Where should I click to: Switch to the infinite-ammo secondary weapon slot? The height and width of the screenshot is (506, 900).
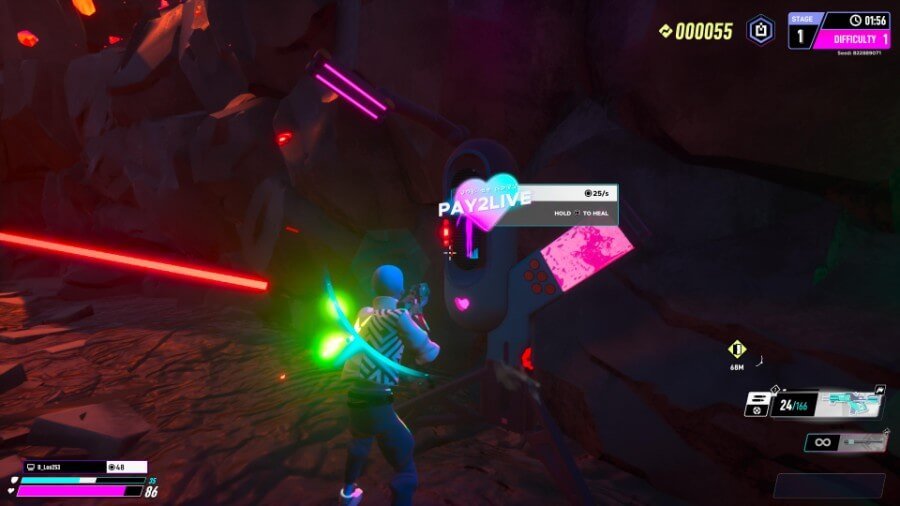click(x=845, y=441)
